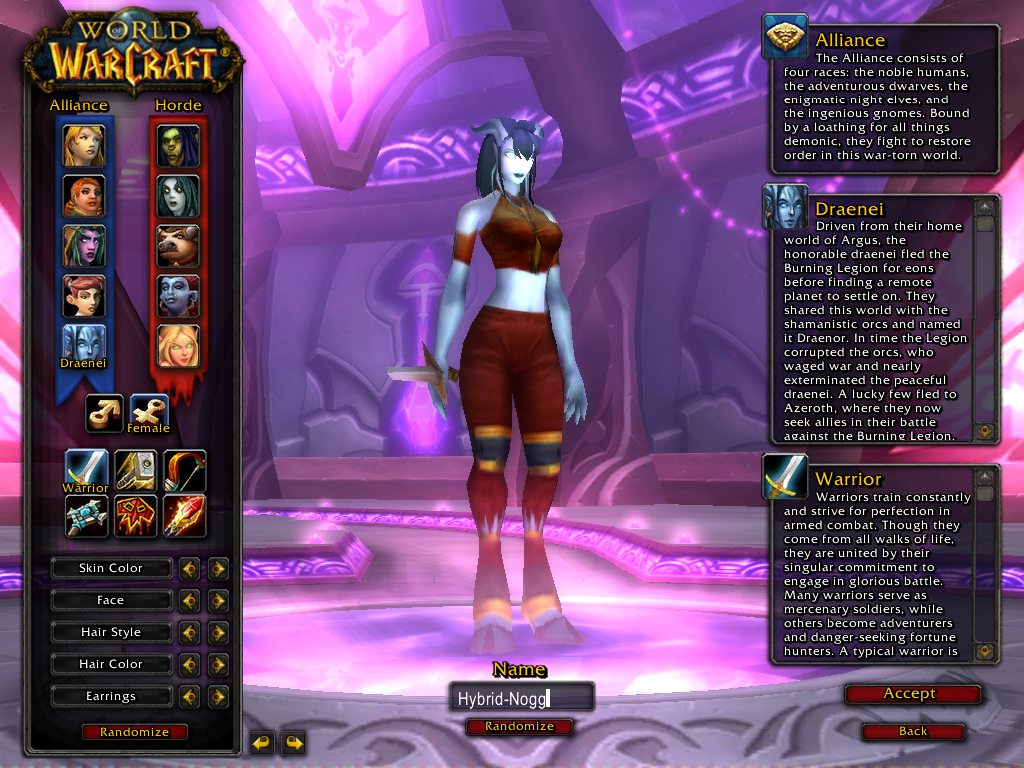Go Back to the previous screen
This screenshot has height=768, width=1024.
[x=912, y=731]
